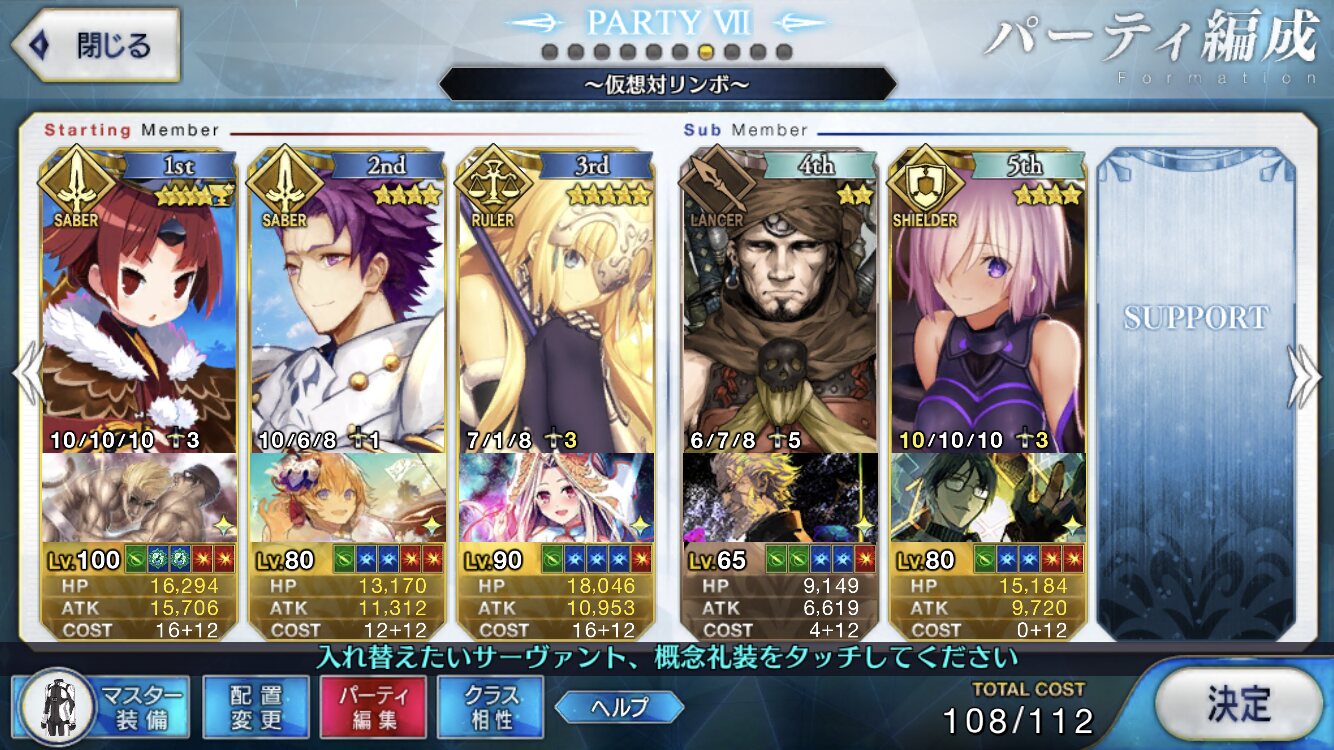
Task: Go to the next party with the right arrow
Action: coord(1304,377)
